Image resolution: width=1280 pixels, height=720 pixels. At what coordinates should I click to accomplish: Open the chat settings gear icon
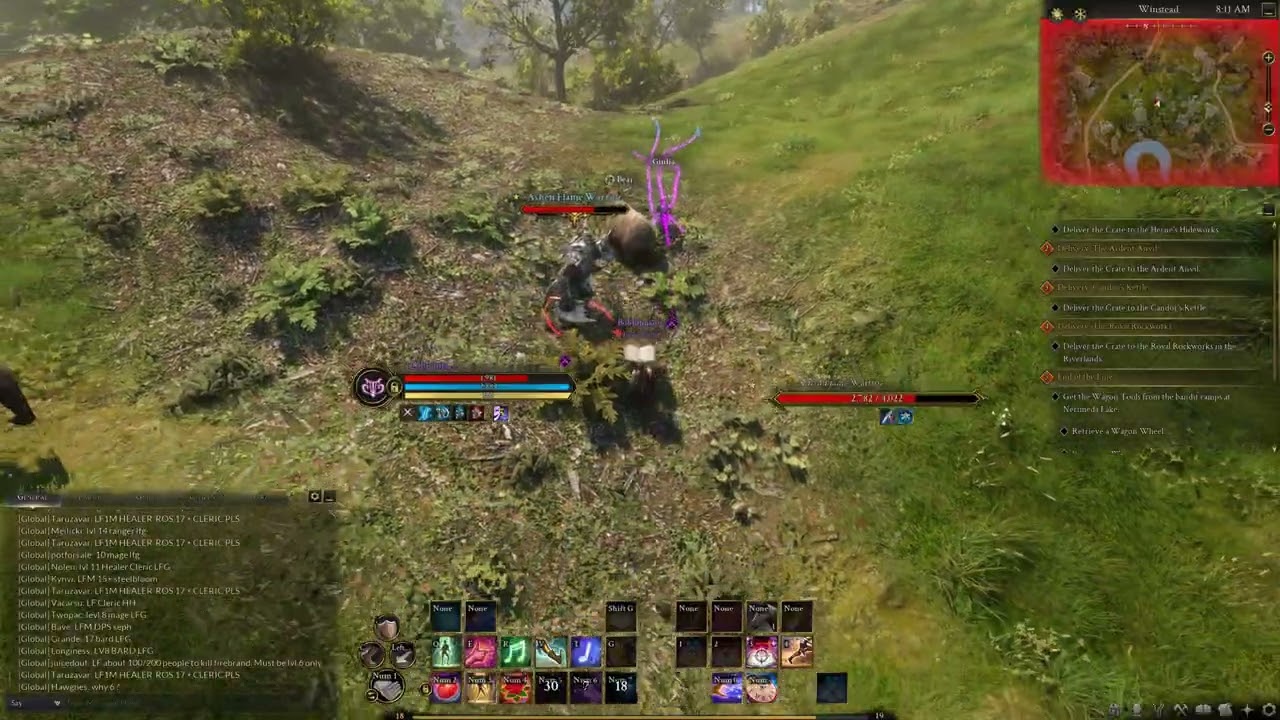[315, 497]
